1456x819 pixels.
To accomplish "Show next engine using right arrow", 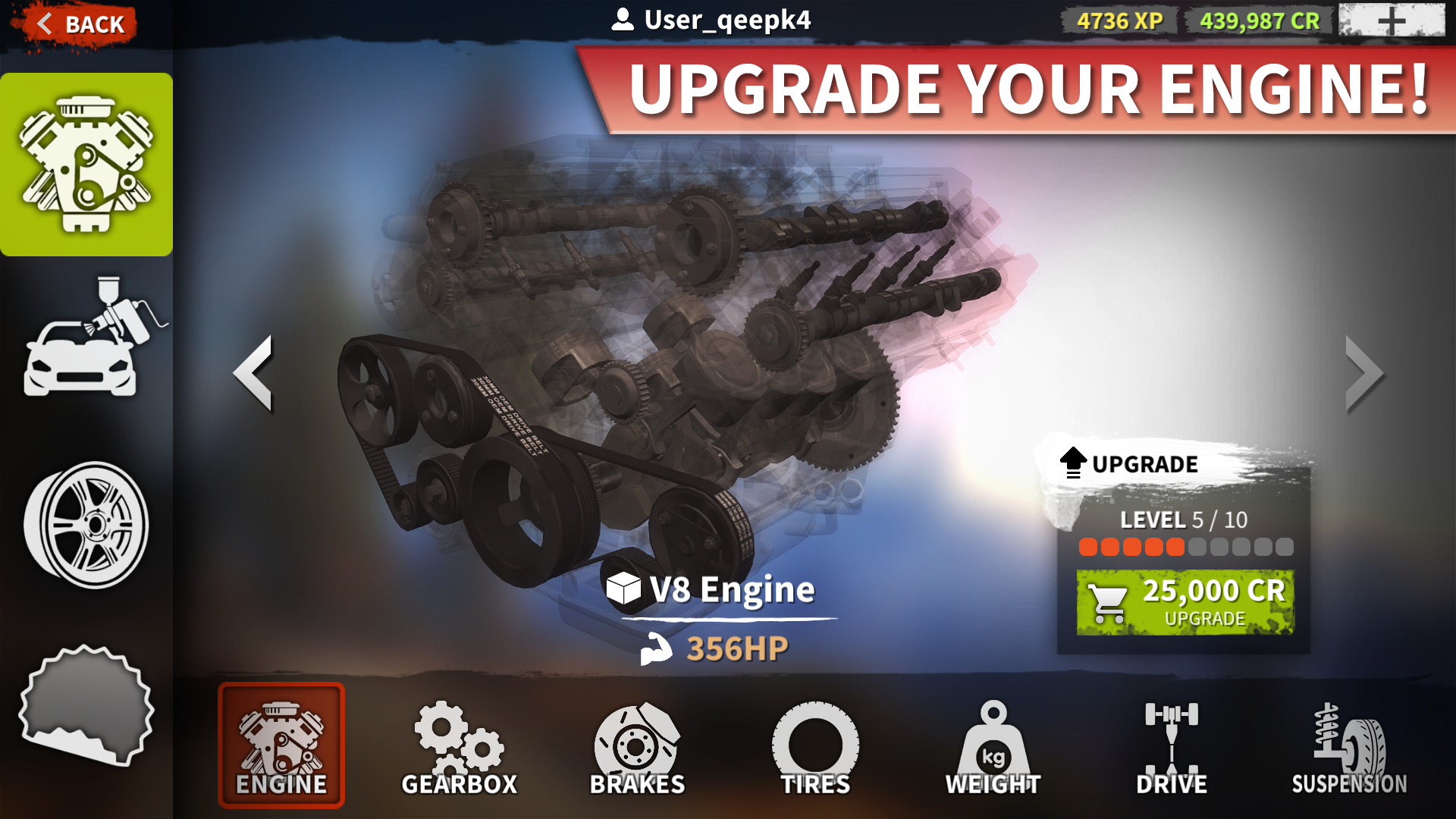I will (x=1364, y=373).
